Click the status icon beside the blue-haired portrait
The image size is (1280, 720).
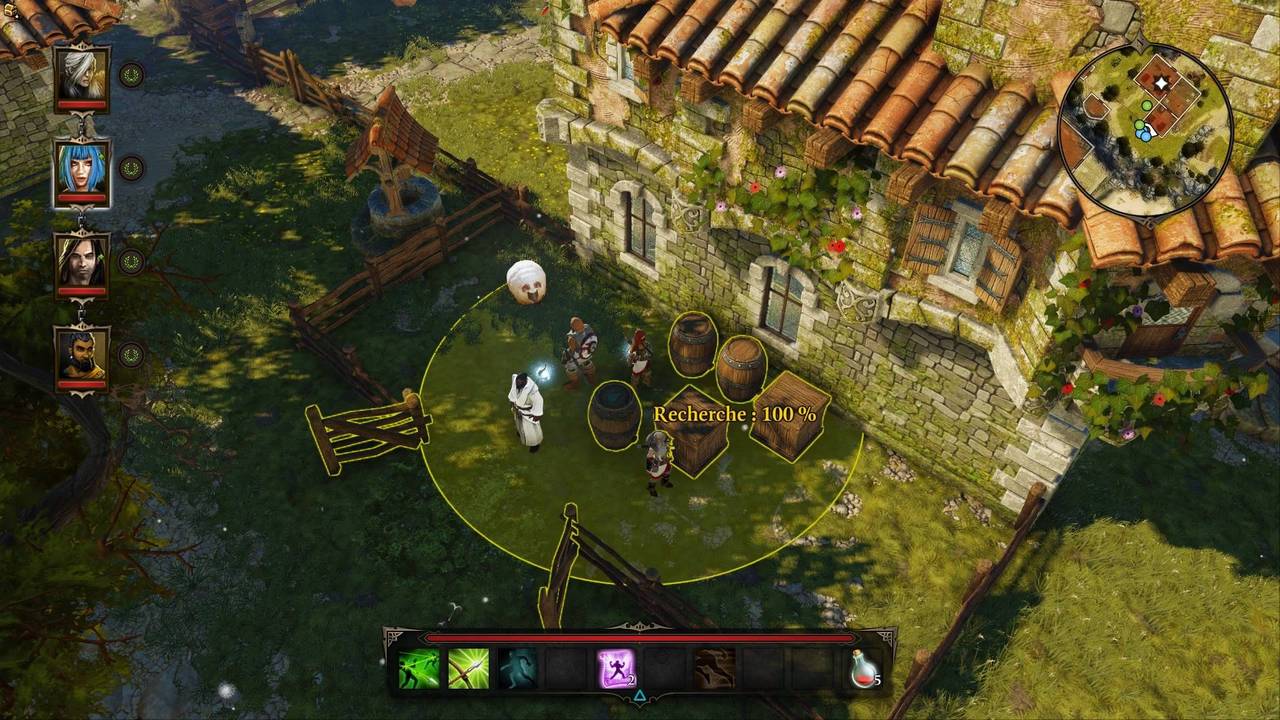click(131, 168)
